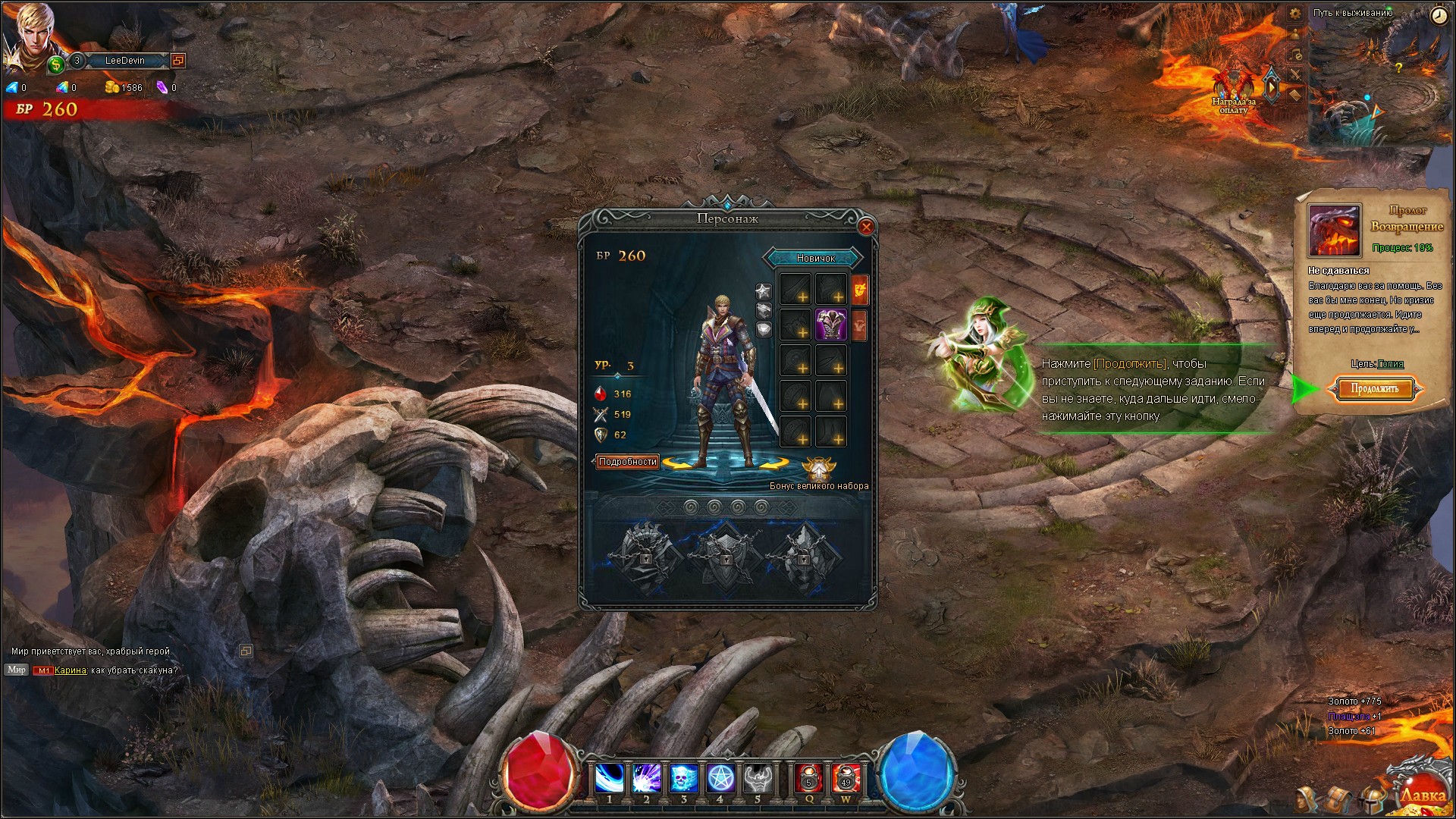This screenshot has height=819, width=1456.
Task: Activate the blue slash skill in slot 1
Action: pos(610,778)
